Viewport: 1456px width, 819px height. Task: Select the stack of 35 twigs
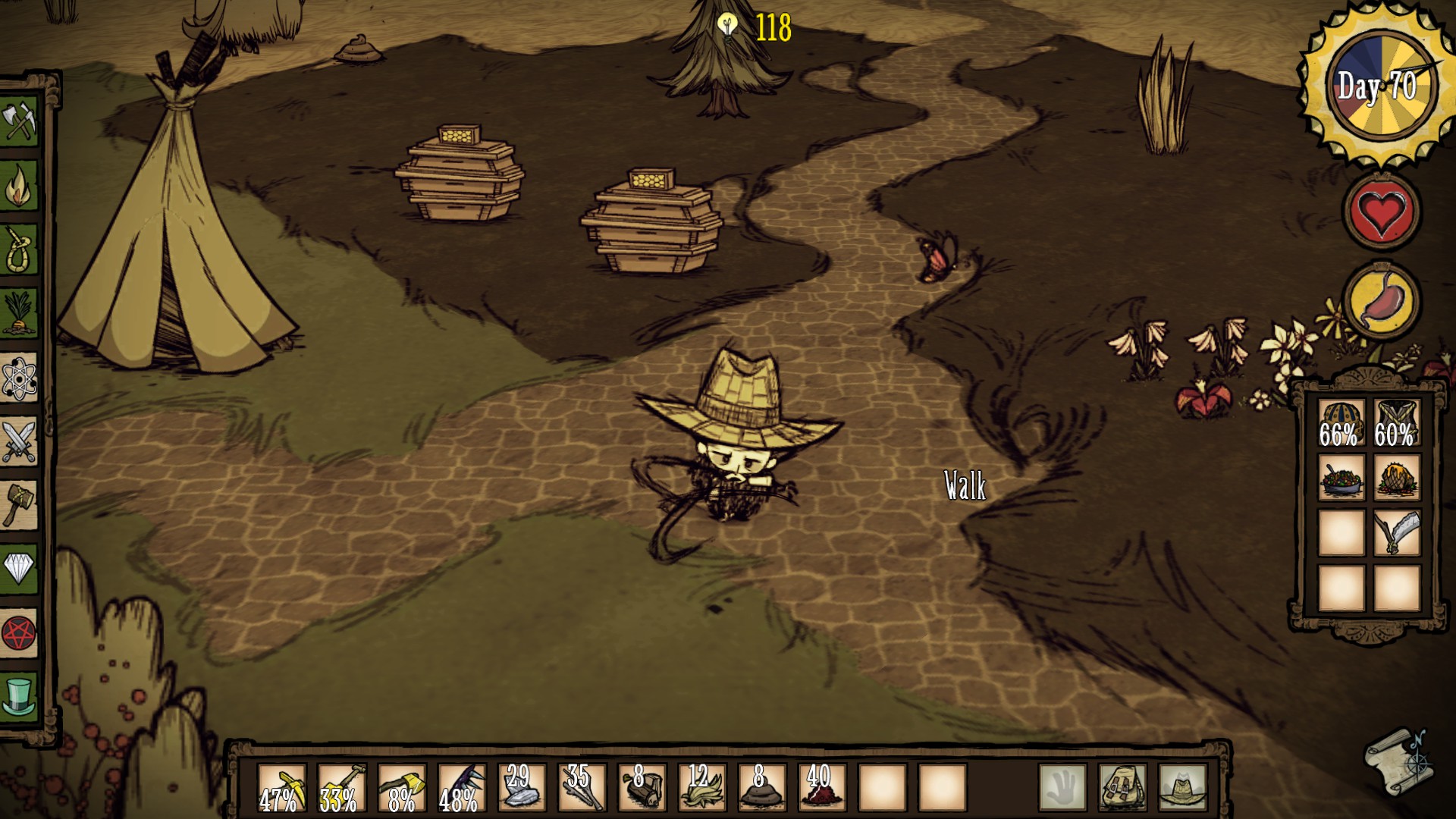tap(582, 788)
